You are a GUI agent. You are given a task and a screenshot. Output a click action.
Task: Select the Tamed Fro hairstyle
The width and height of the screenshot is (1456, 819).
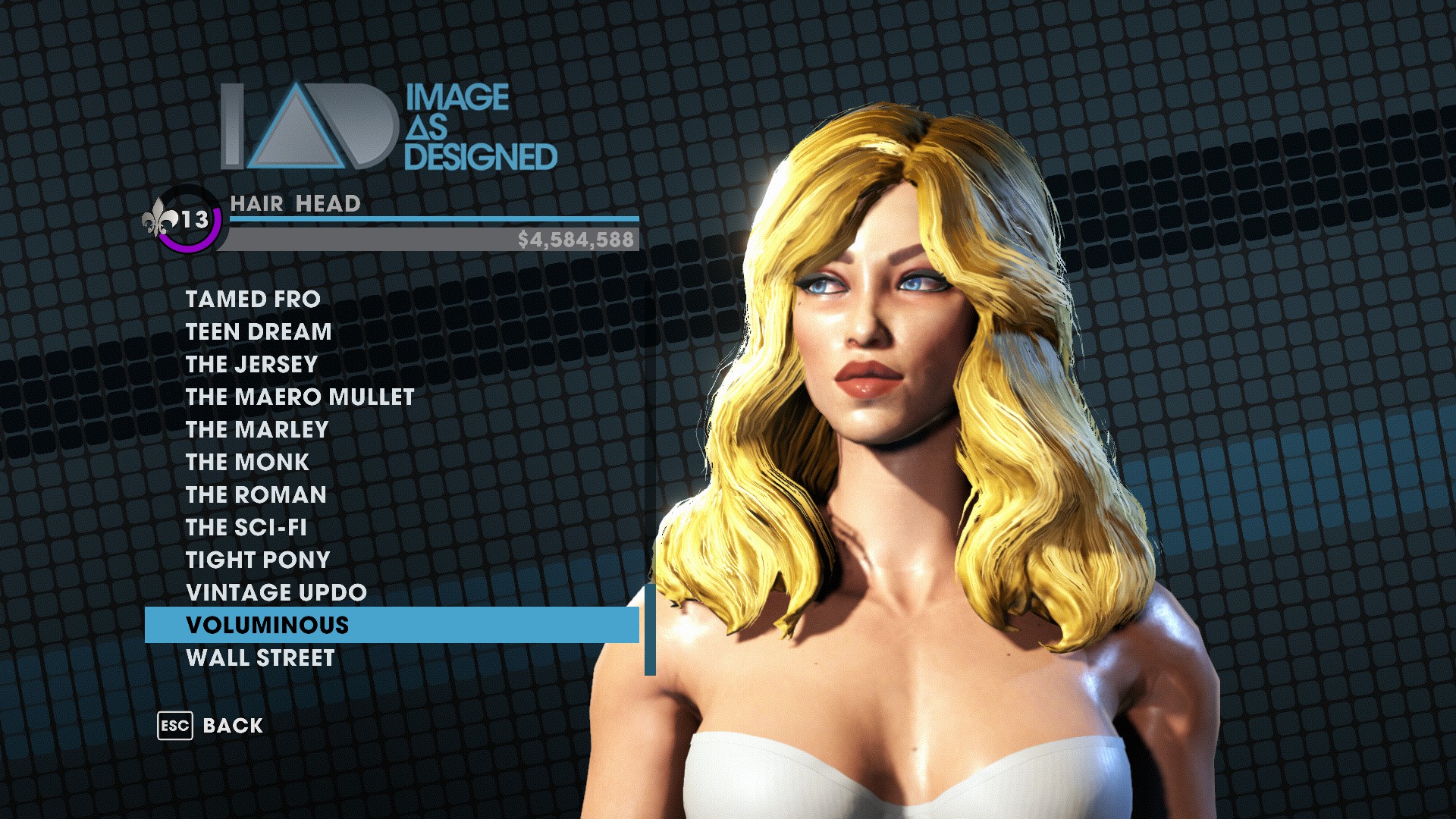253,300
